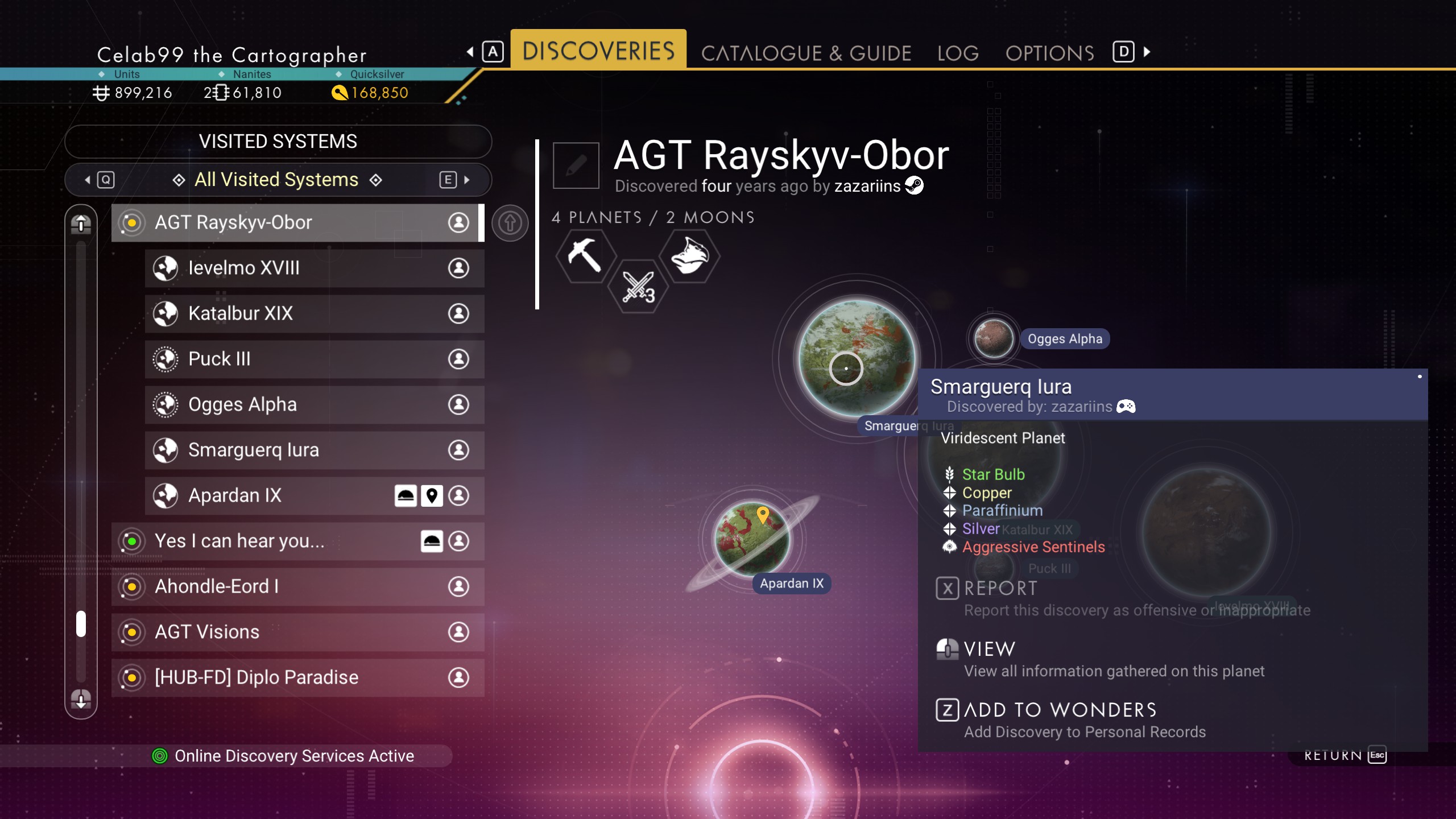Open the Log tab
This screenshot has width=1456, height=819.
point(958,53)
